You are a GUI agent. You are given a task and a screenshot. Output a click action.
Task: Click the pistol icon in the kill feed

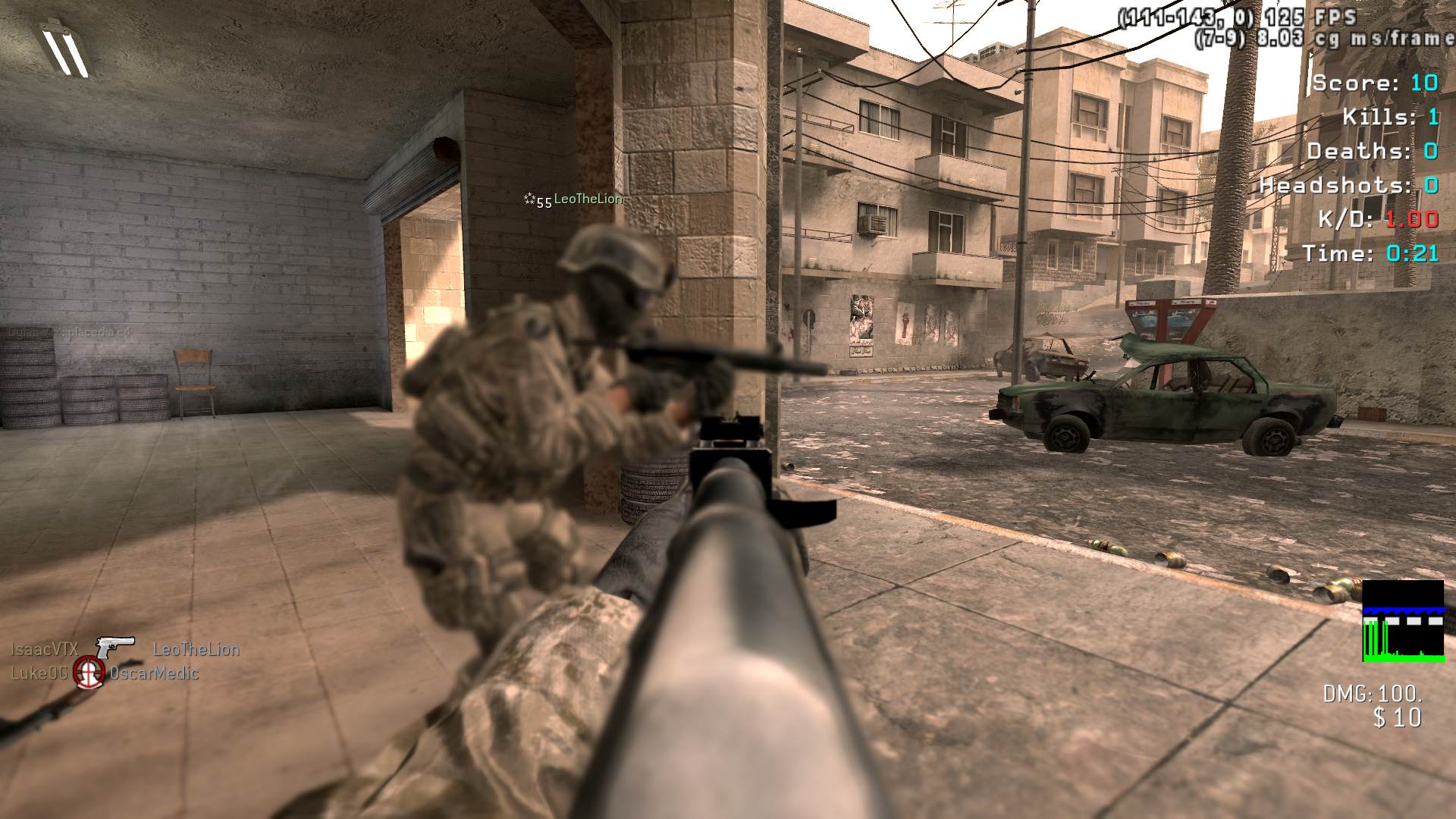115,648
